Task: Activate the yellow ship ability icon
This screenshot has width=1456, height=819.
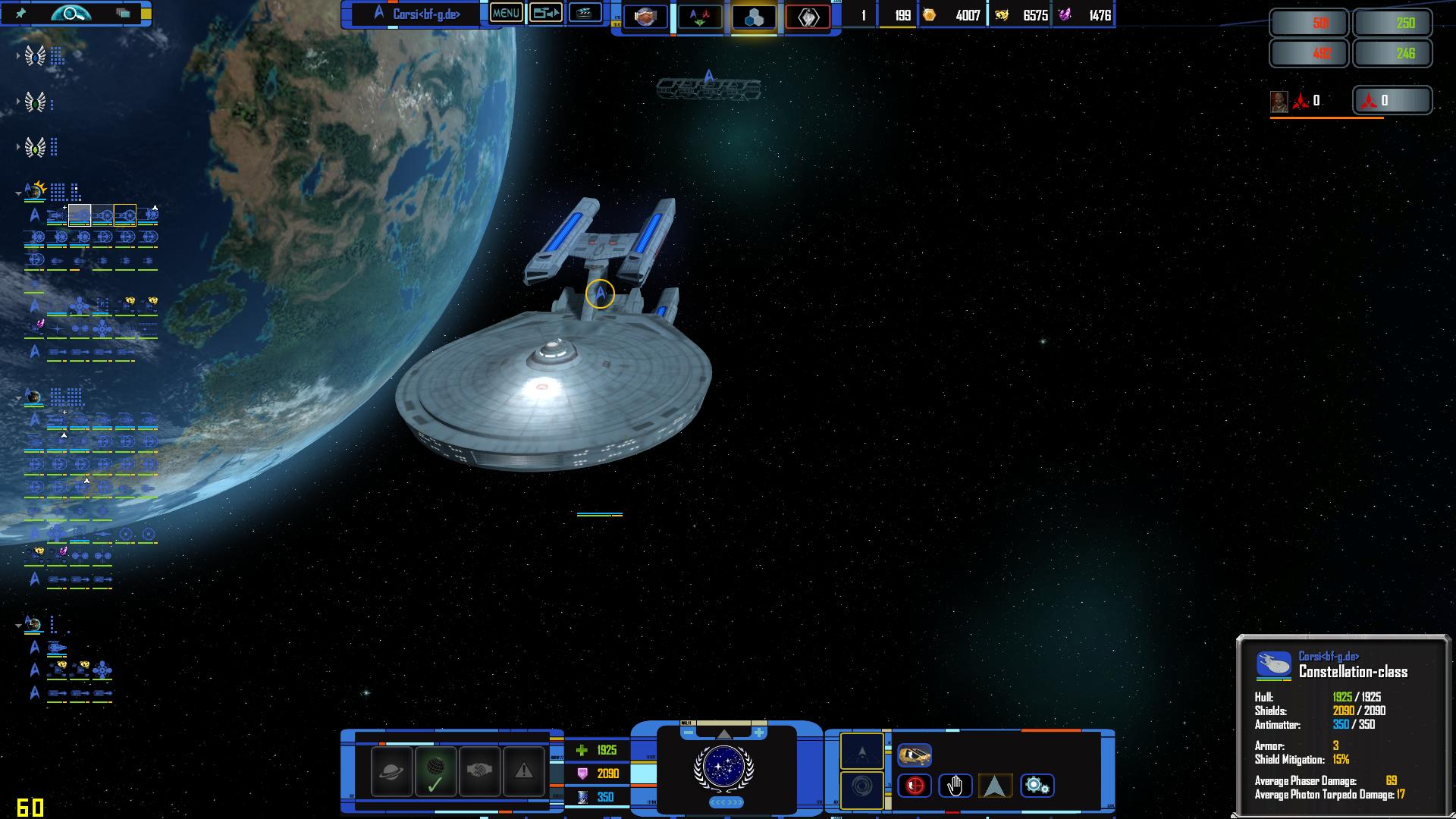Action: coord(915,755)
